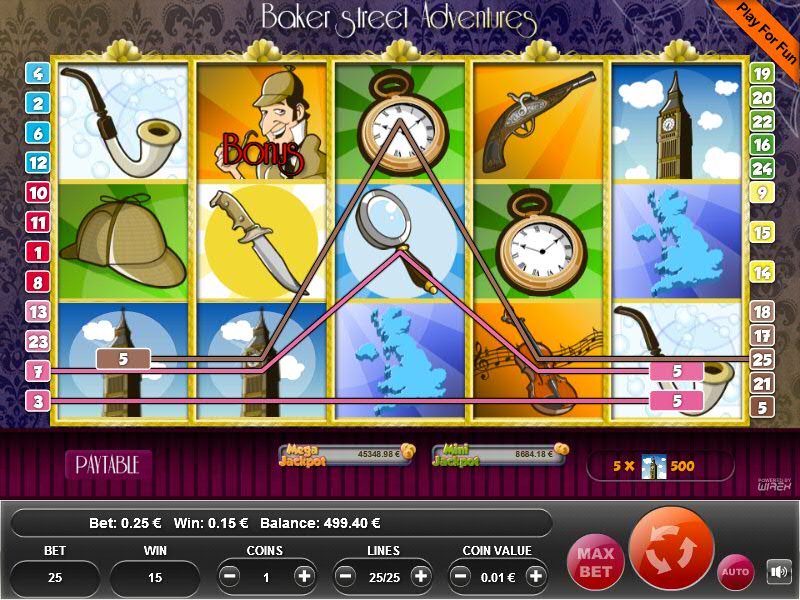Lower the coin value
Screen dimensions: 800x600
462,577
